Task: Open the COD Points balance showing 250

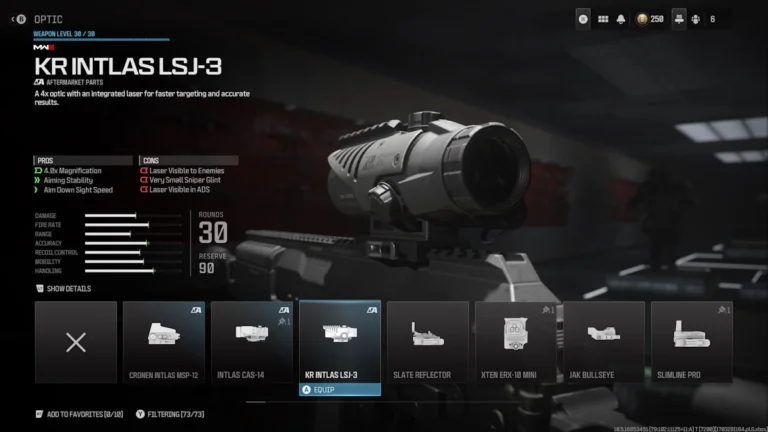Action: point(650,18)
